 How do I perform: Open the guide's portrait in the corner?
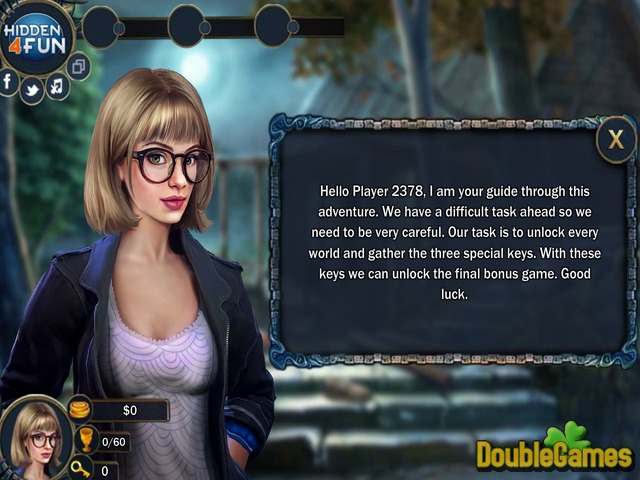(34, 436)
